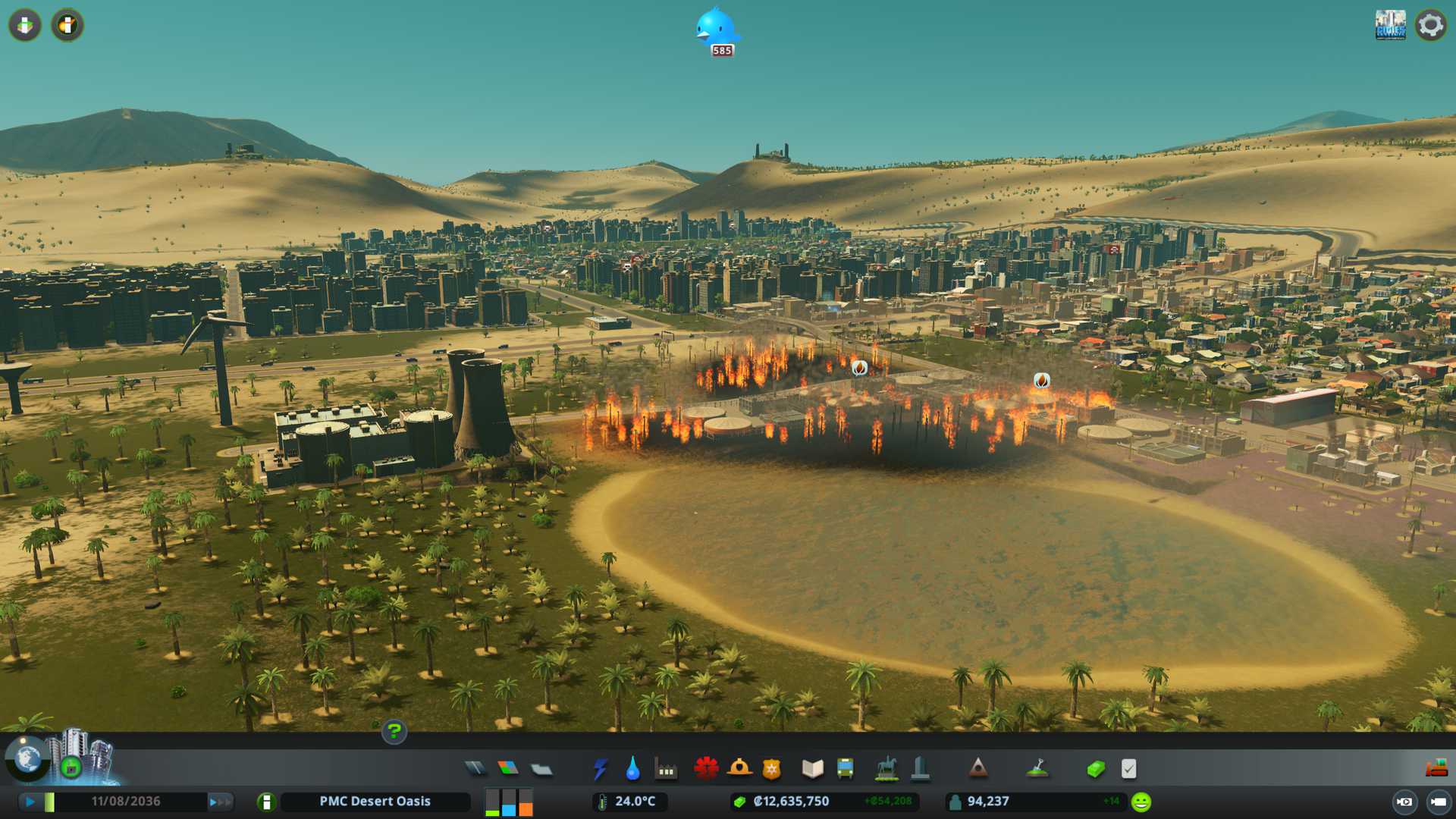Open the Fire Department helmet menu
1456x819 pixels.
pos(739,769)
